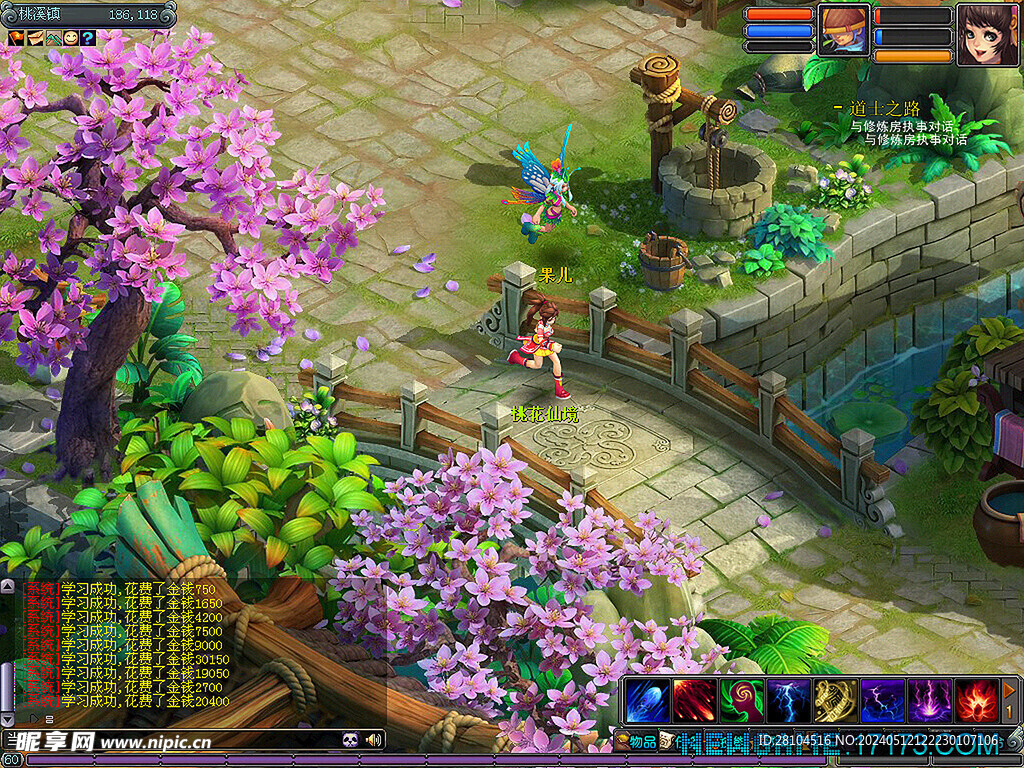Image resolution: width=1024 pixels, height=768 pixels.
Task: Activate the blue ice comet skill
Action: coord(646,700)
